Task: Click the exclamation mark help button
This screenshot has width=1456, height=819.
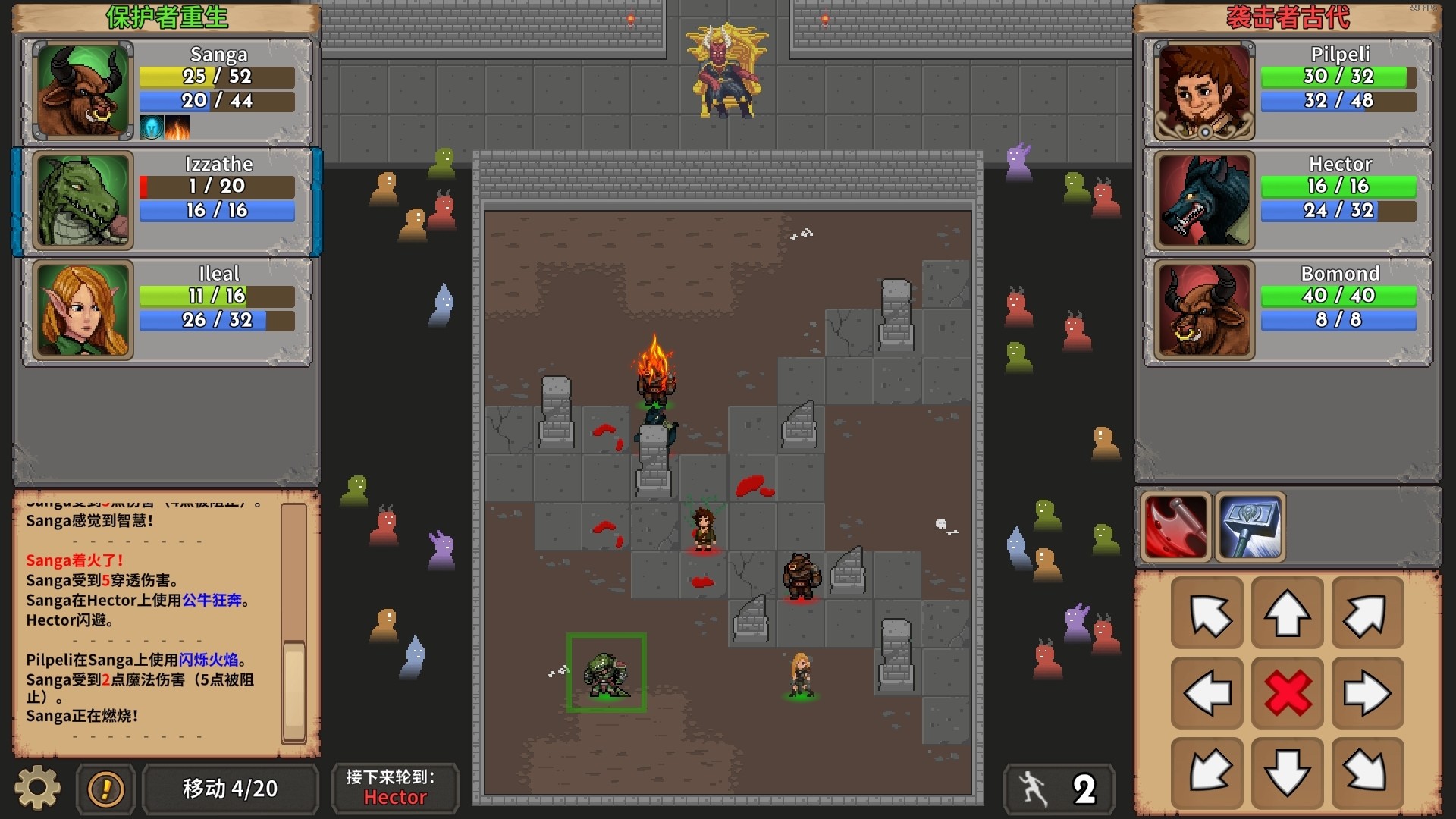Action: pos(105,789)
